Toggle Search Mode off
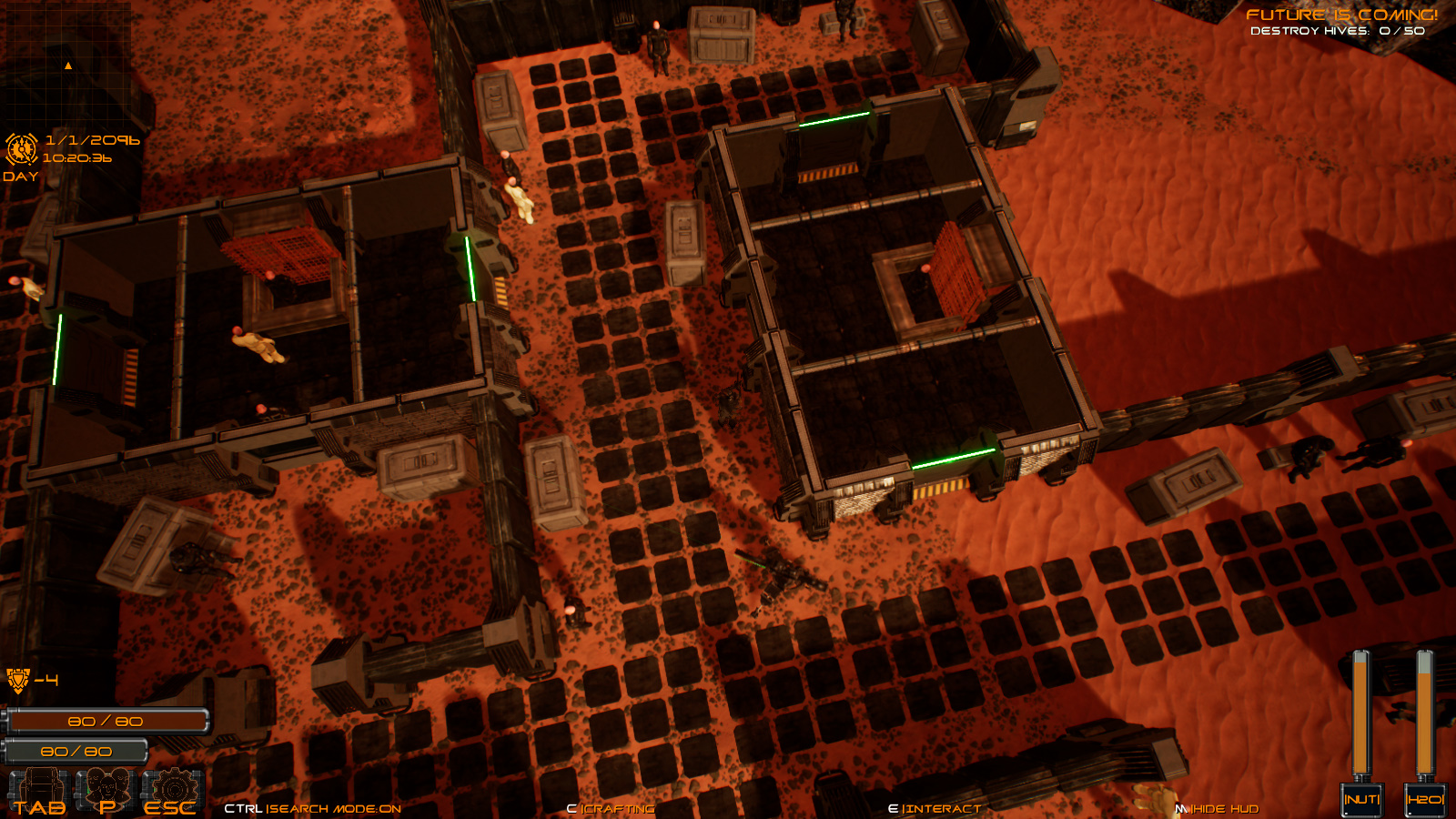This screenshot has width=1456, height=819. point(314,806)
